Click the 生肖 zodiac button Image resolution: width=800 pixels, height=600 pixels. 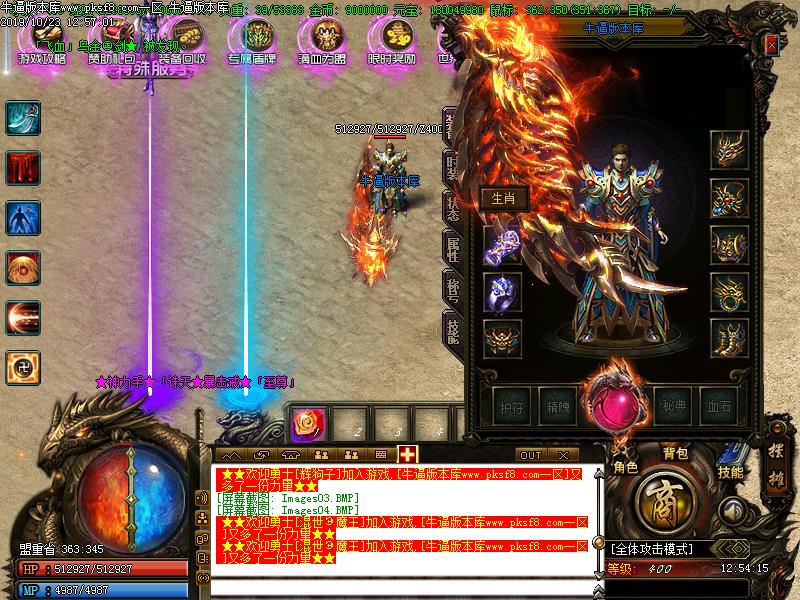point(503,198)
